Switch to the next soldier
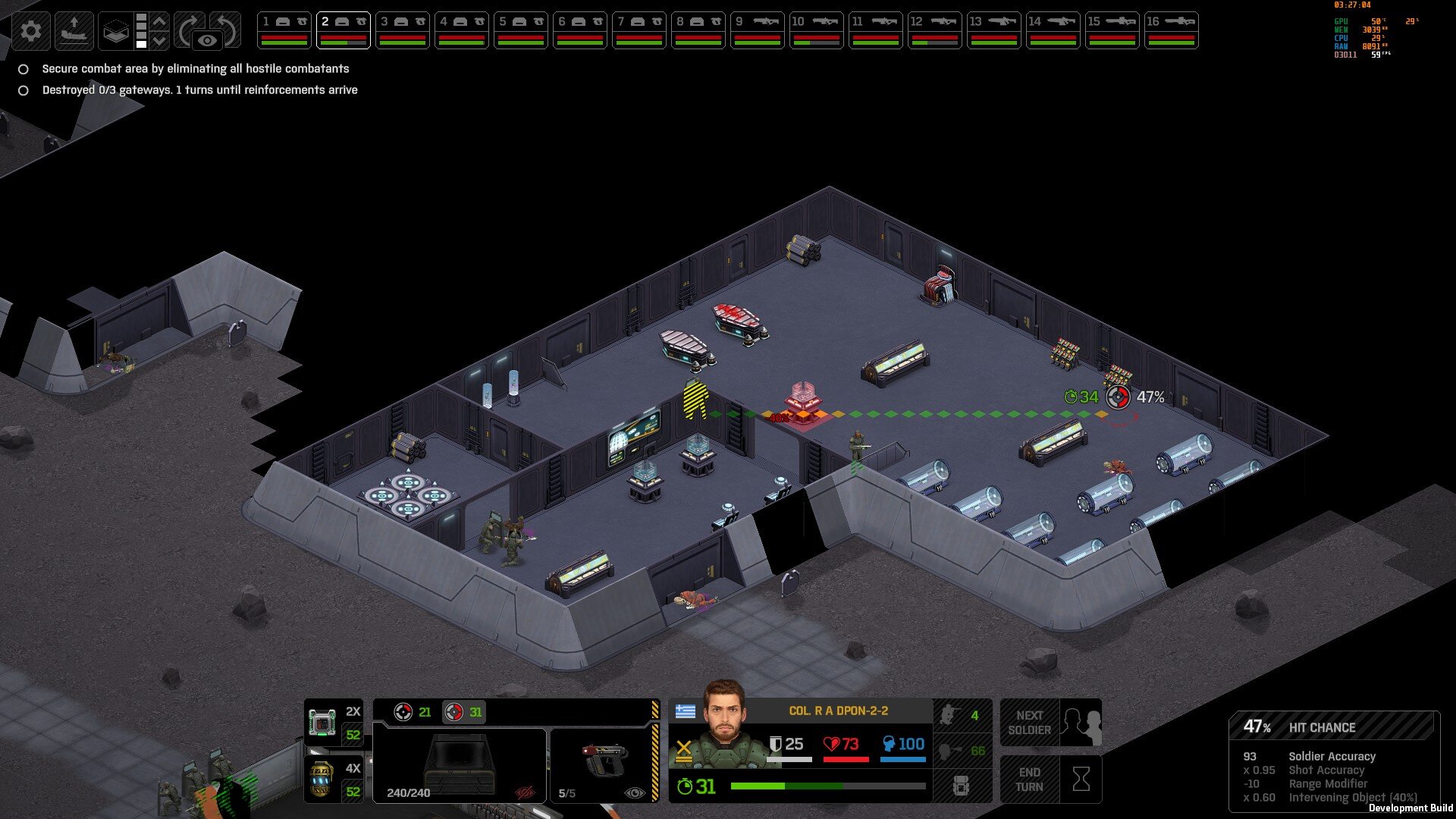1456x819 pixels. coord(1050,723)
